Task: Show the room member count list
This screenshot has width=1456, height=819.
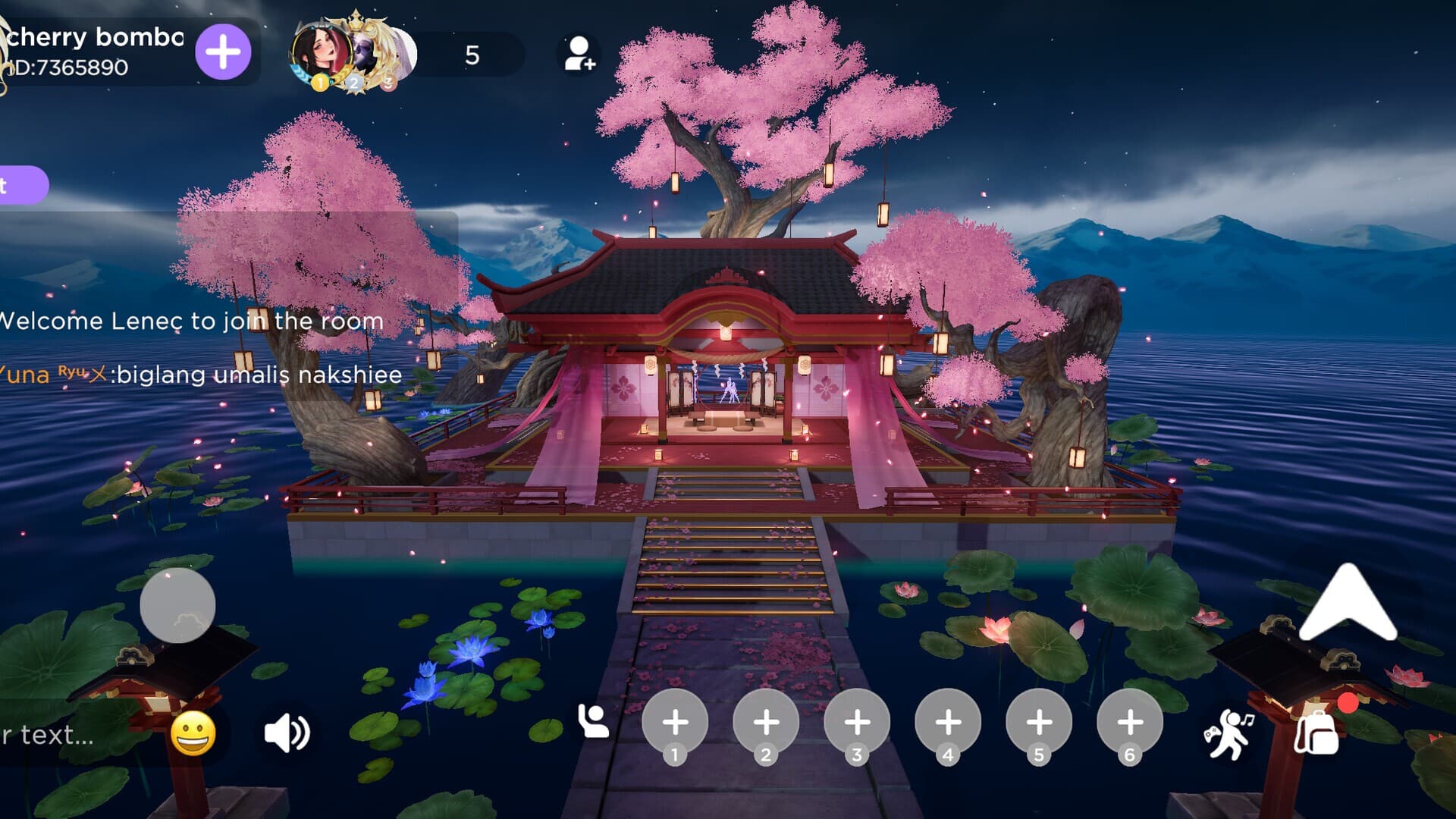Action: (x=472, y=55)
